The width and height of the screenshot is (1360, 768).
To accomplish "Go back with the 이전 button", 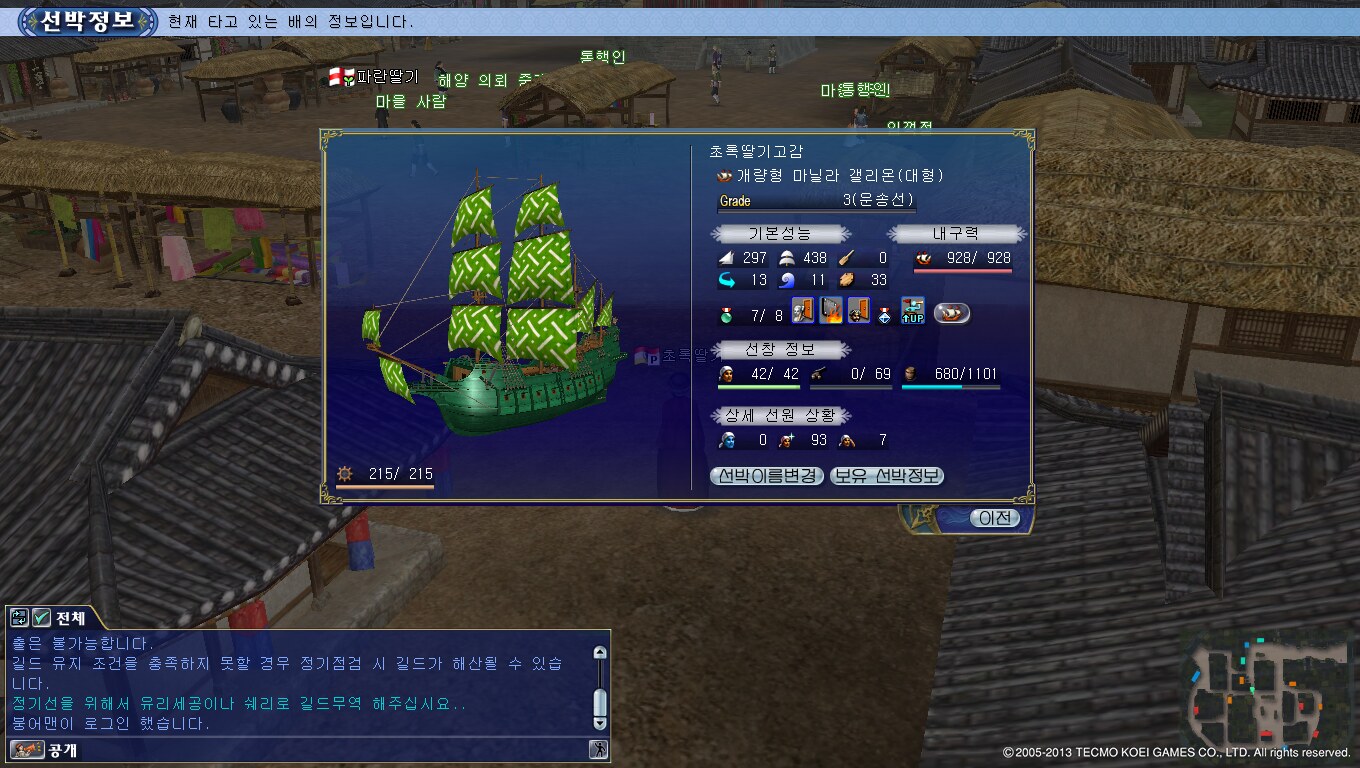I will click(x=994, y=518).
